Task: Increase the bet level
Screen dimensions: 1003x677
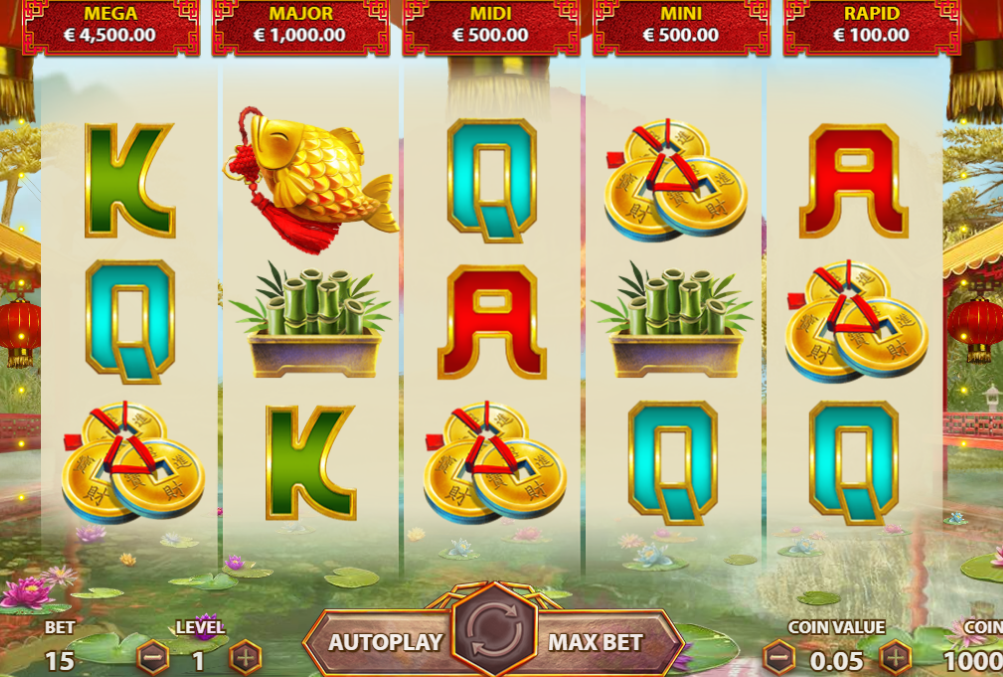Action: click(245, 658)
